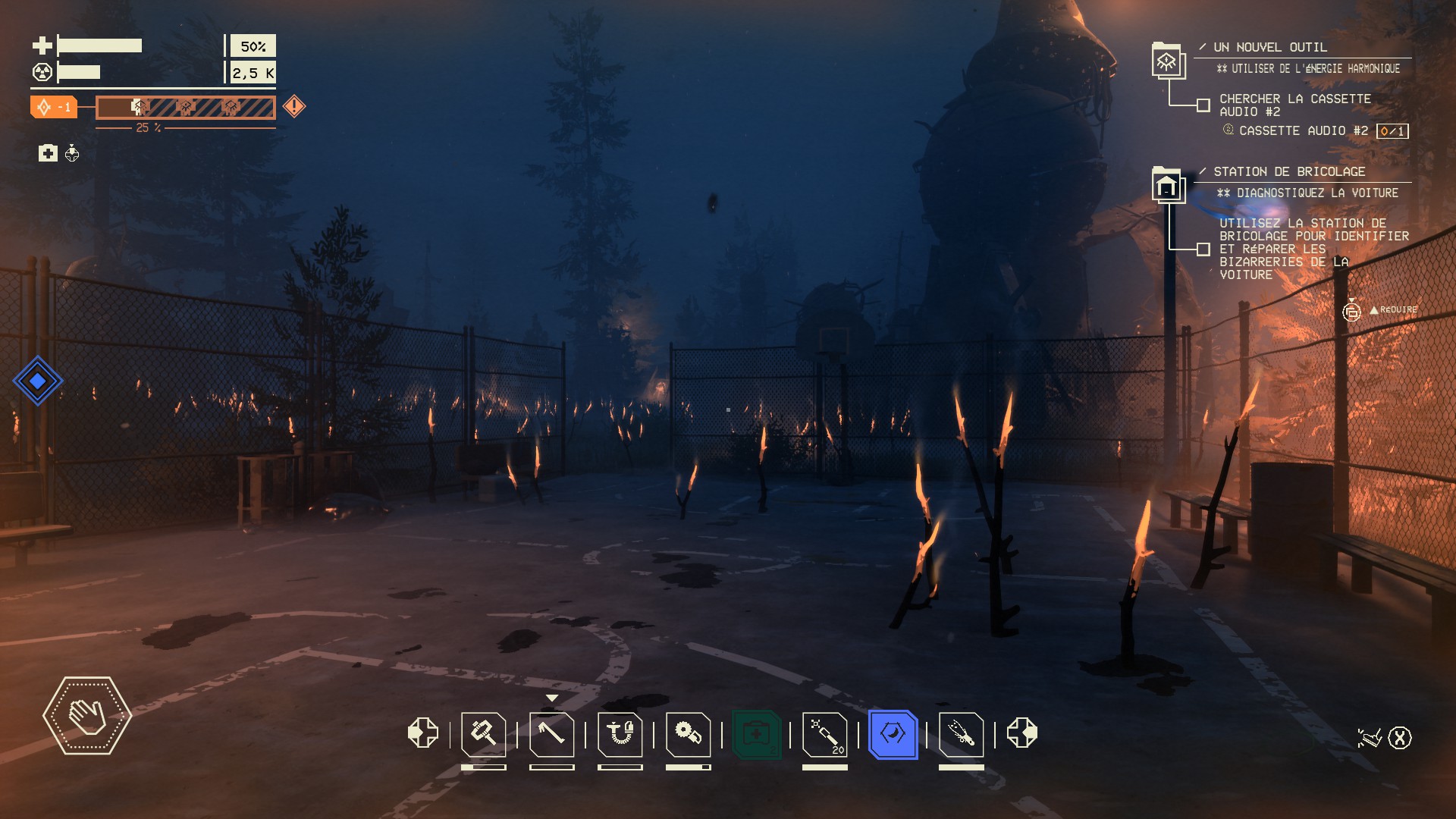Screen dimensions: 1456x819
Task: Open the hand interaction hexagon icon
Action: click(x=87, y=715)
